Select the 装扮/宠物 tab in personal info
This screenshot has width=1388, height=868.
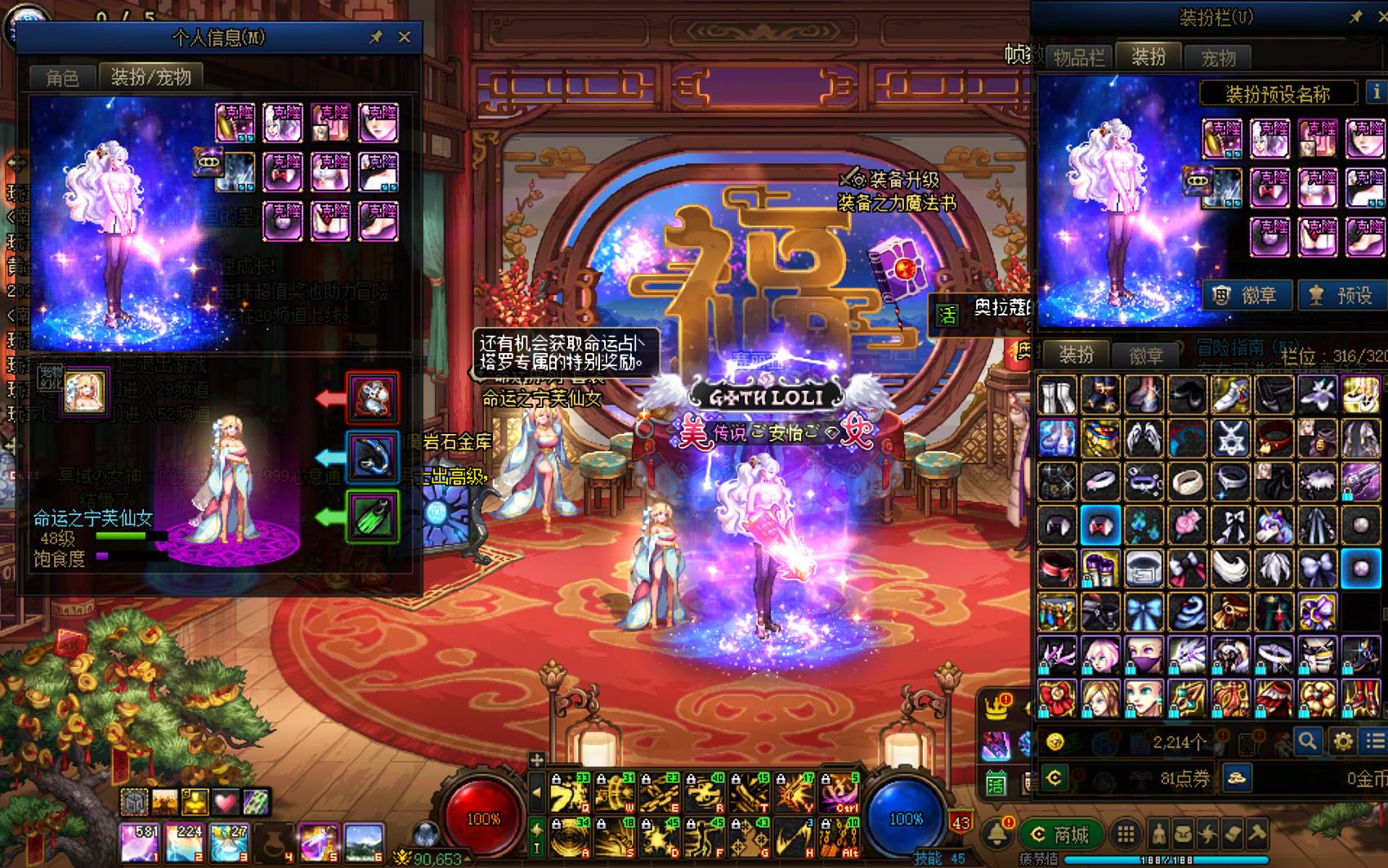[x=151, y=77]
